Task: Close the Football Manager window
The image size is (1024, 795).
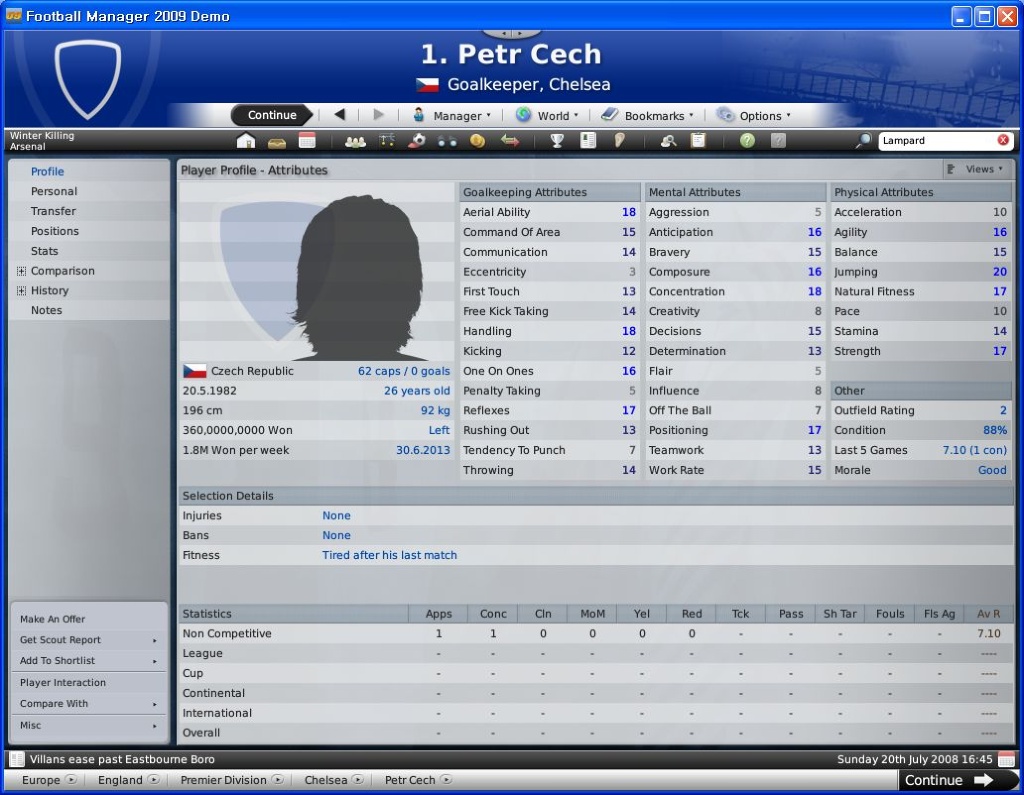Action: pyautogui.click(x=1008, y=16)
